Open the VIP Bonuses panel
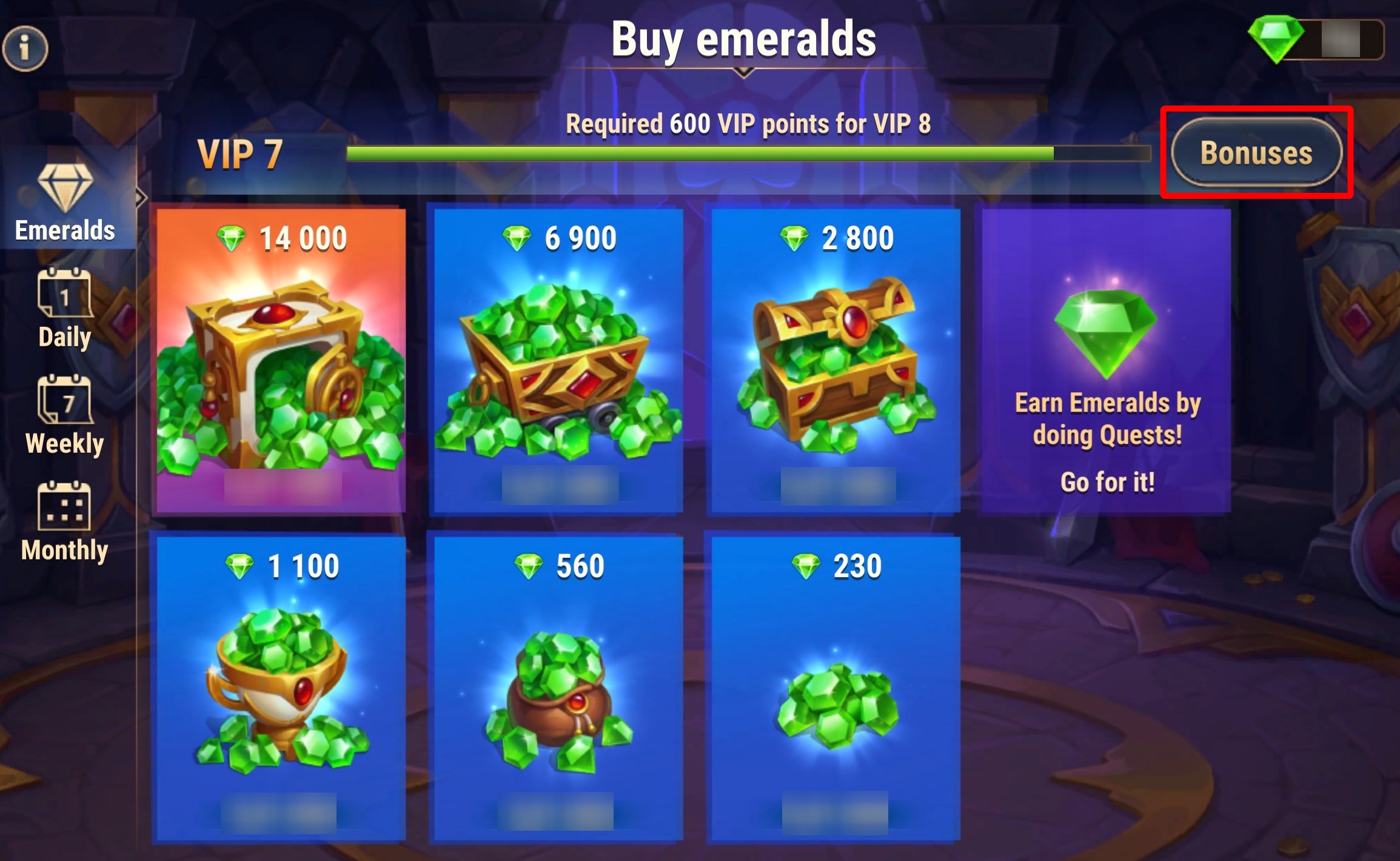1400x861 pixels. coord(1256,153)
